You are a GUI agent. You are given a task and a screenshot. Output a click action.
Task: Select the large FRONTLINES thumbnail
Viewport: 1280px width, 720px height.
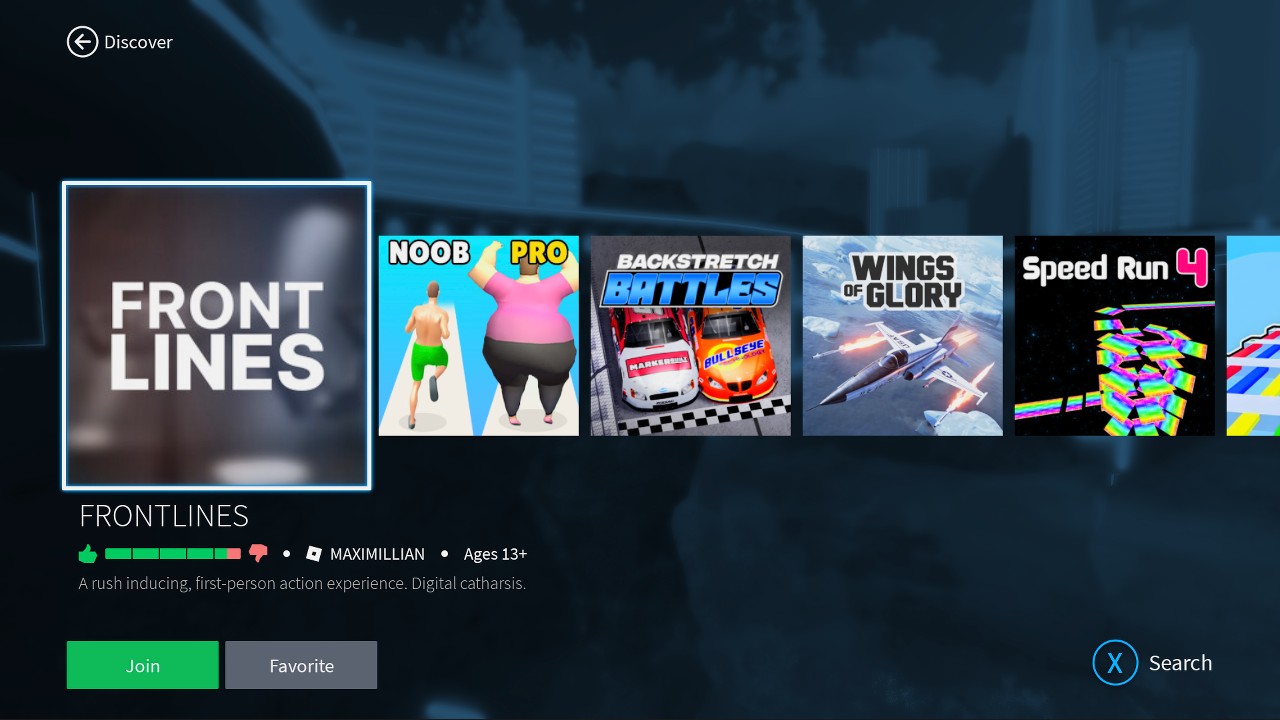[216, 336]
